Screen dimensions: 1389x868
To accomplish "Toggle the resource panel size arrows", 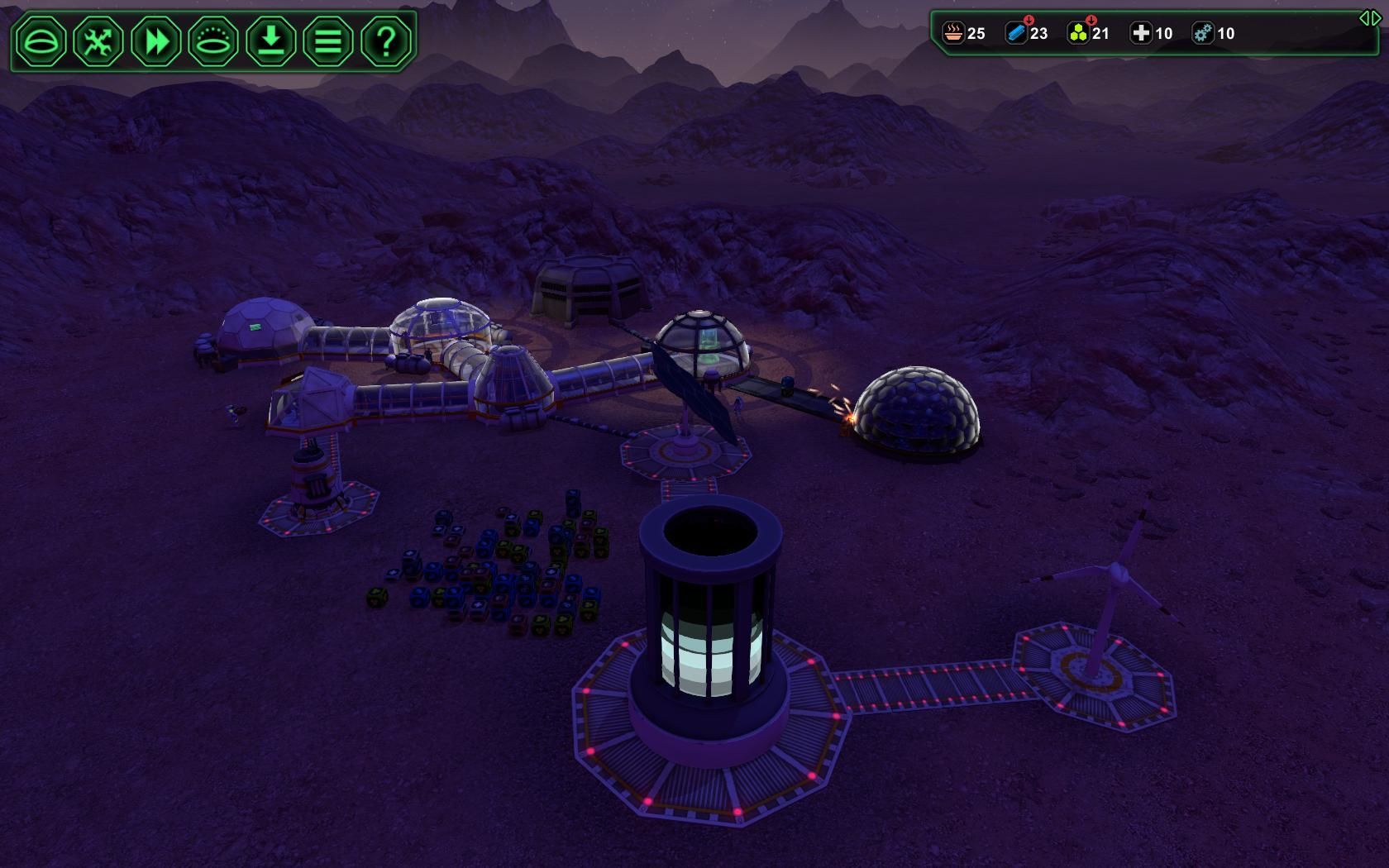I will pyautogui.click(x=1369, y=18).
